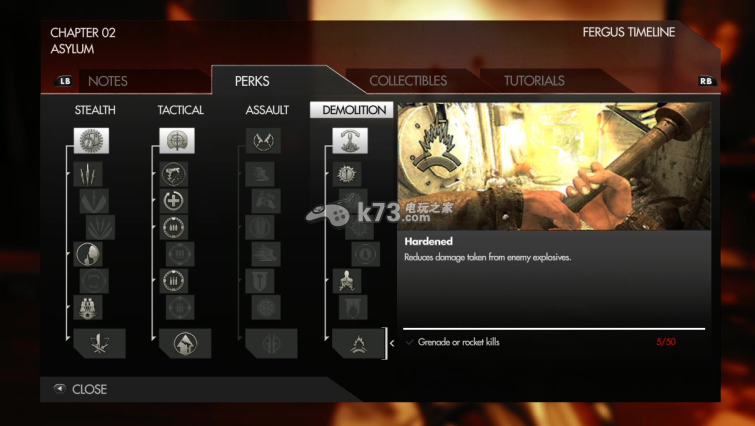Select the three throwing knives perk
This screenshot has height=426, width=755.
coord(89,175)
